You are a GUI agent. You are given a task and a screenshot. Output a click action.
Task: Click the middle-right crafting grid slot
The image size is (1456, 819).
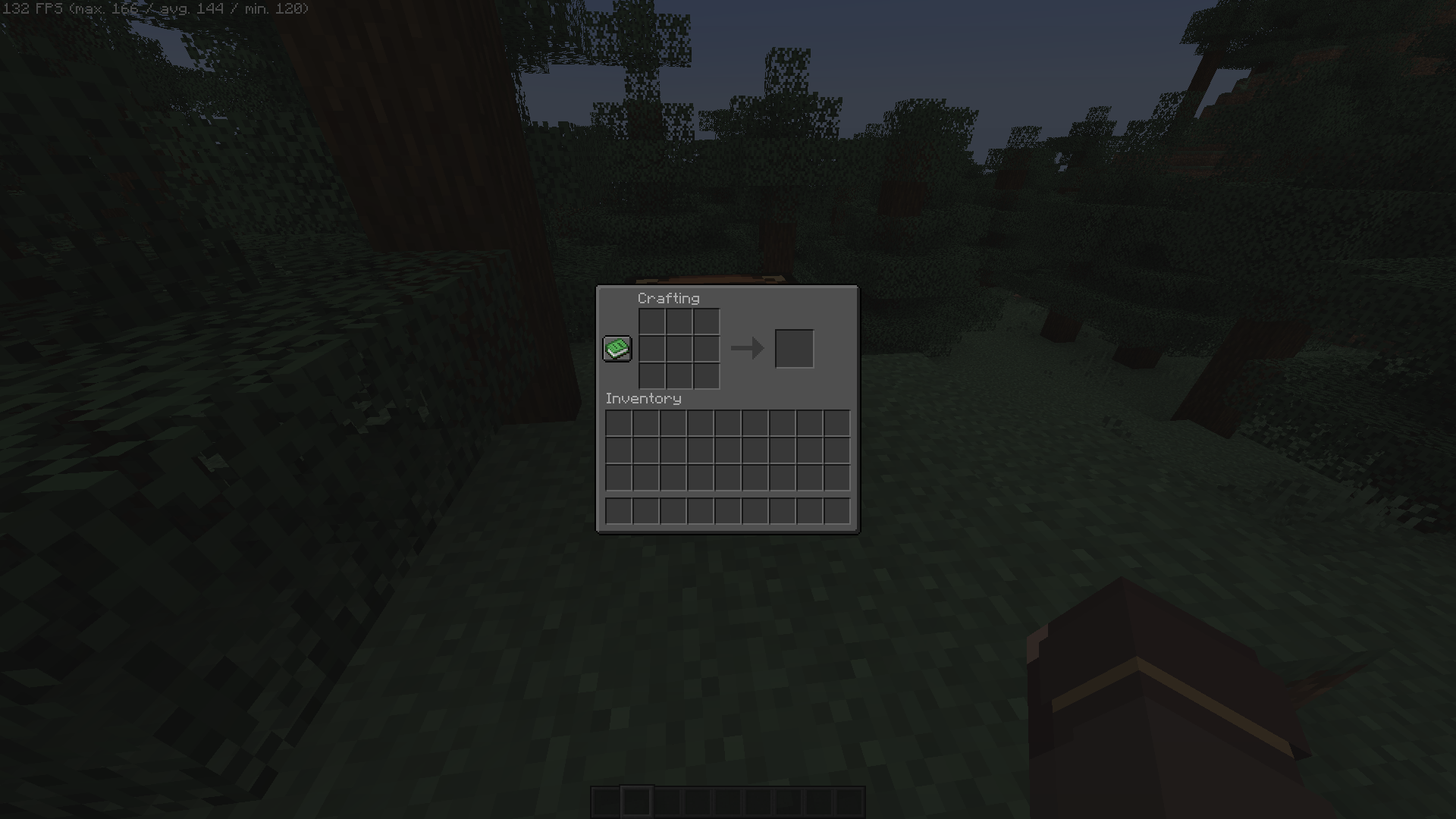point(705,348)
